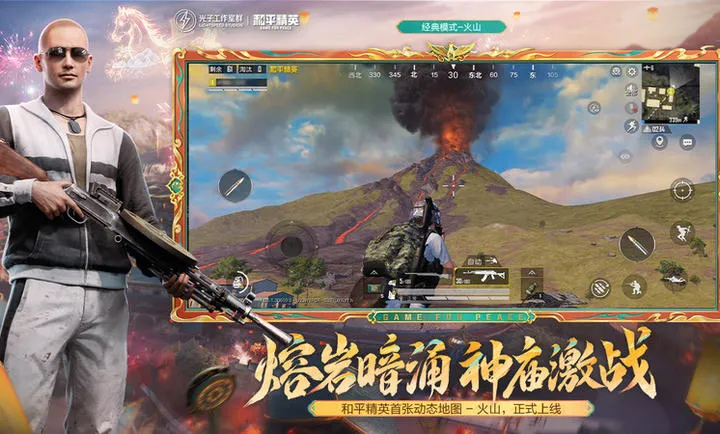720x434 pixels.
Task: Reload using the three-bullets button
Action: click(599, 287)
